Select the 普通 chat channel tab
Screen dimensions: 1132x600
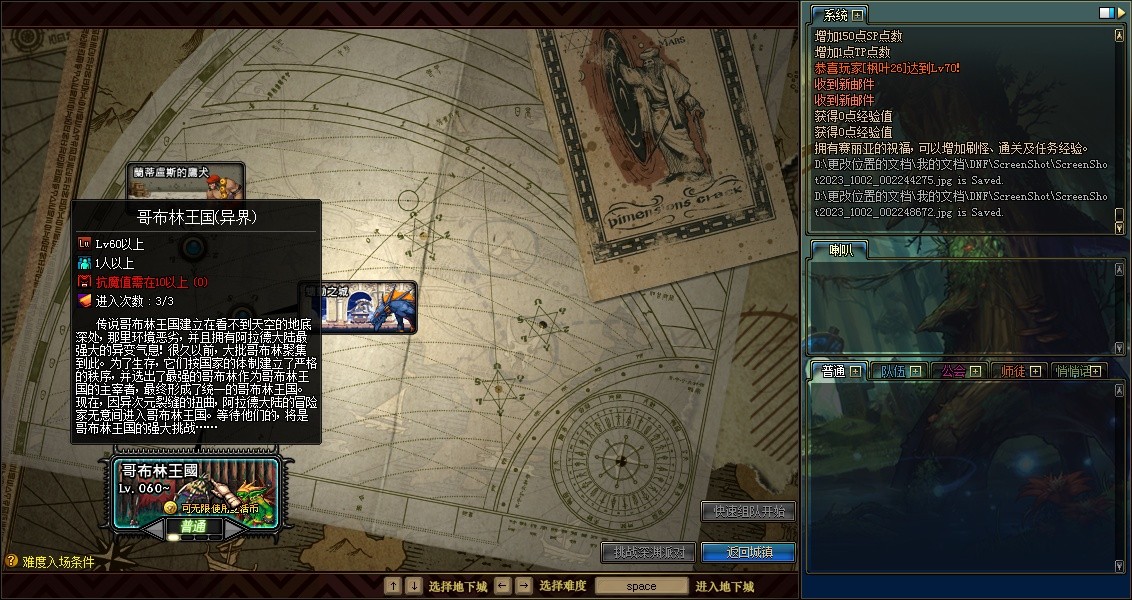point(833,371)
